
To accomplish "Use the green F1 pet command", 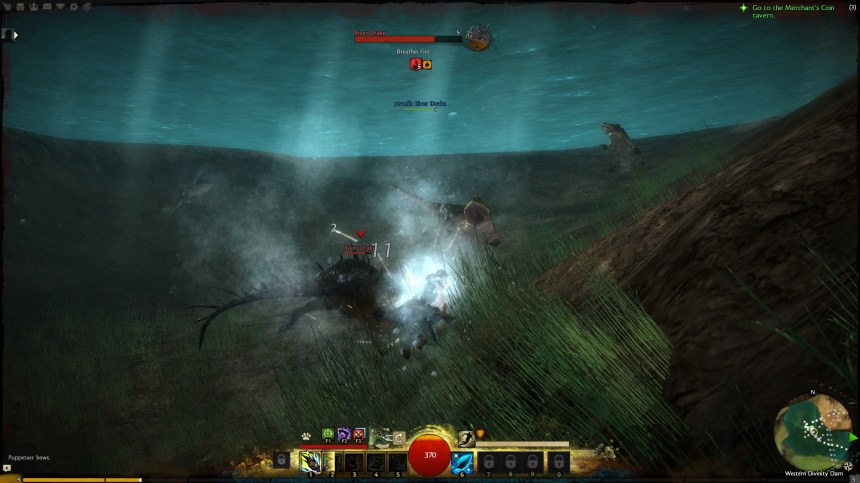I will click(x=326, y=435).
